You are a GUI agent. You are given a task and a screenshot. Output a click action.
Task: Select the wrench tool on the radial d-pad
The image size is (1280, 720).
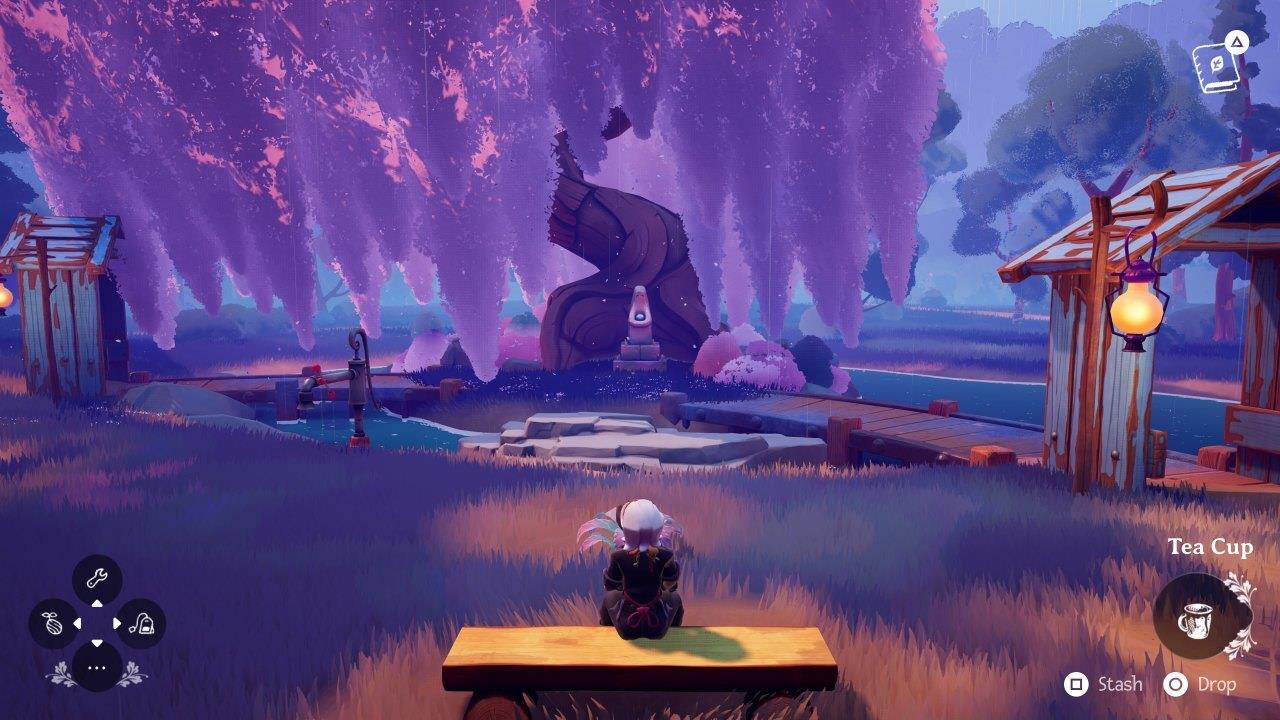point(97,576)
